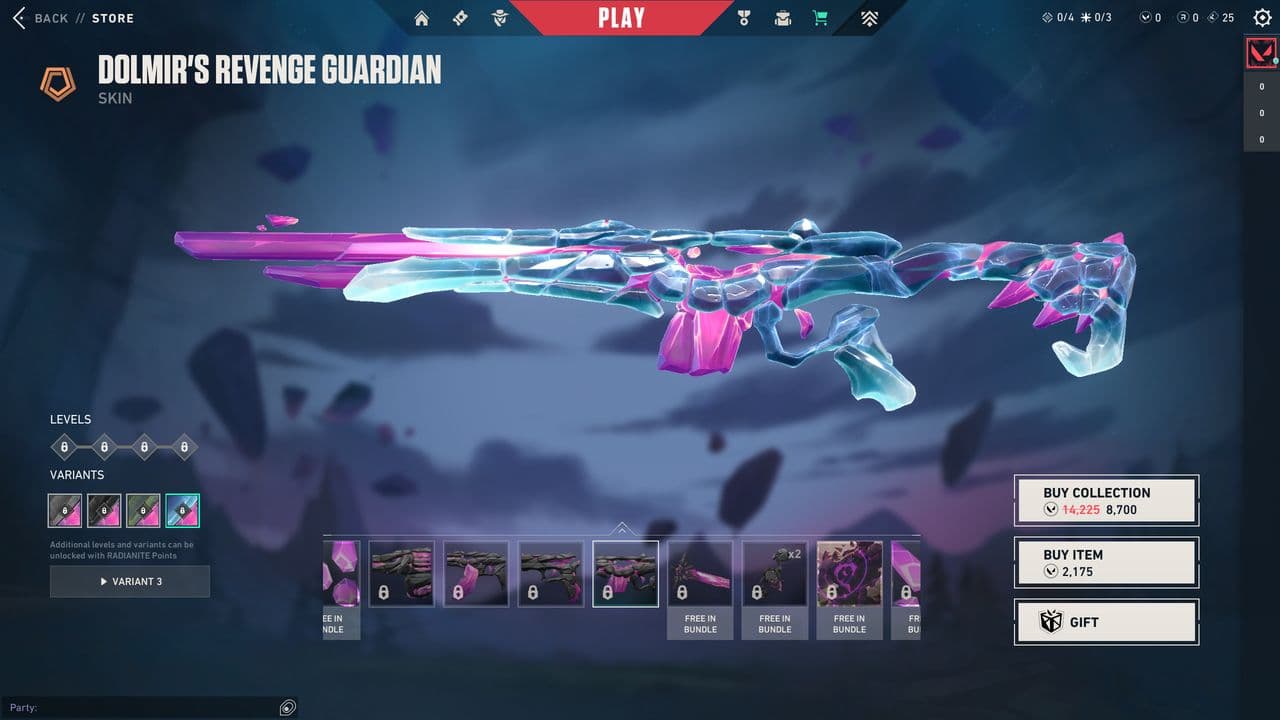Select the x2 gun buddy thumbnail
This screenshot has height=720, width=1280.
coord(775,574)
